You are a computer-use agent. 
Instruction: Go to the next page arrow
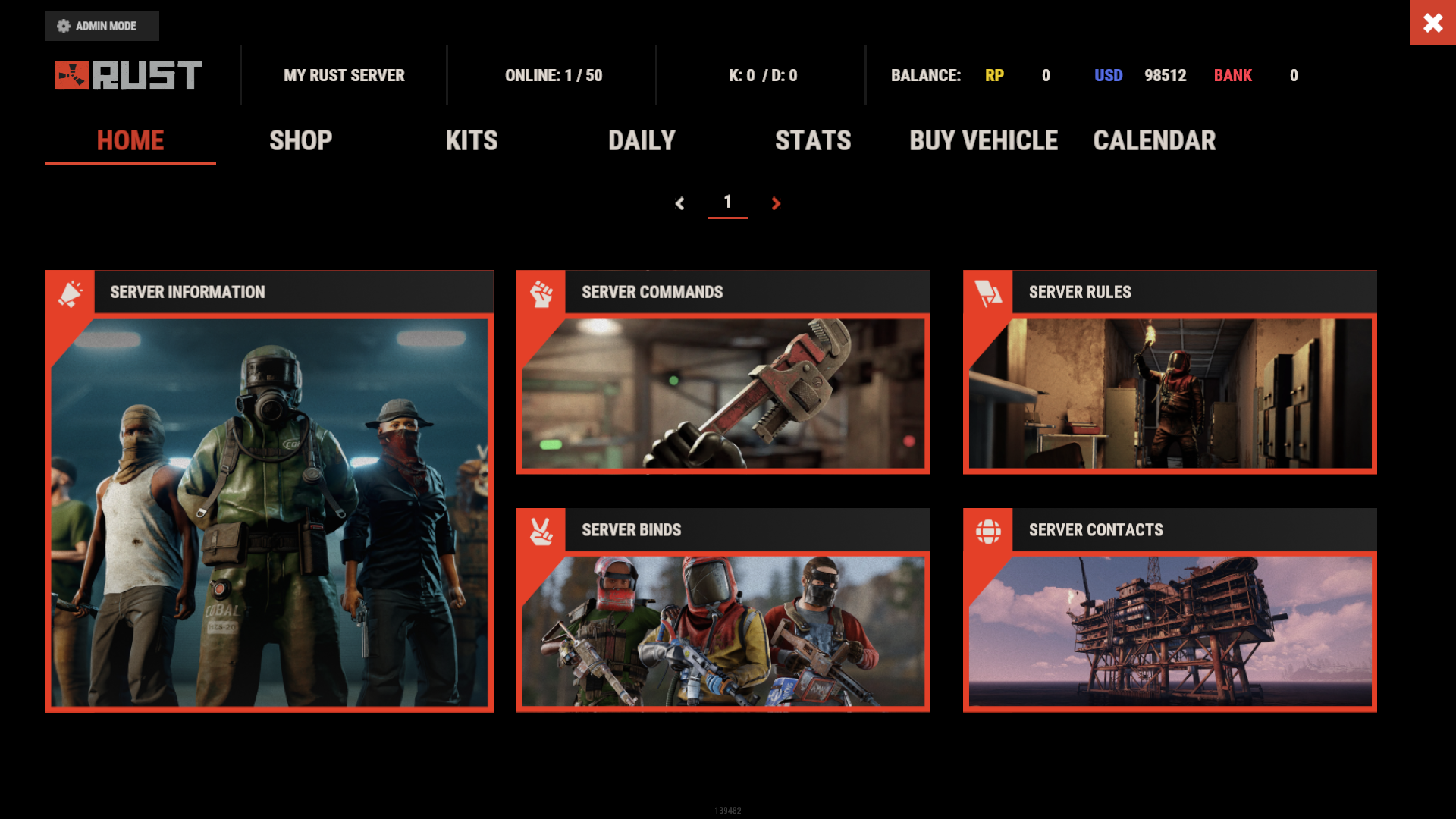pos(776,203)
